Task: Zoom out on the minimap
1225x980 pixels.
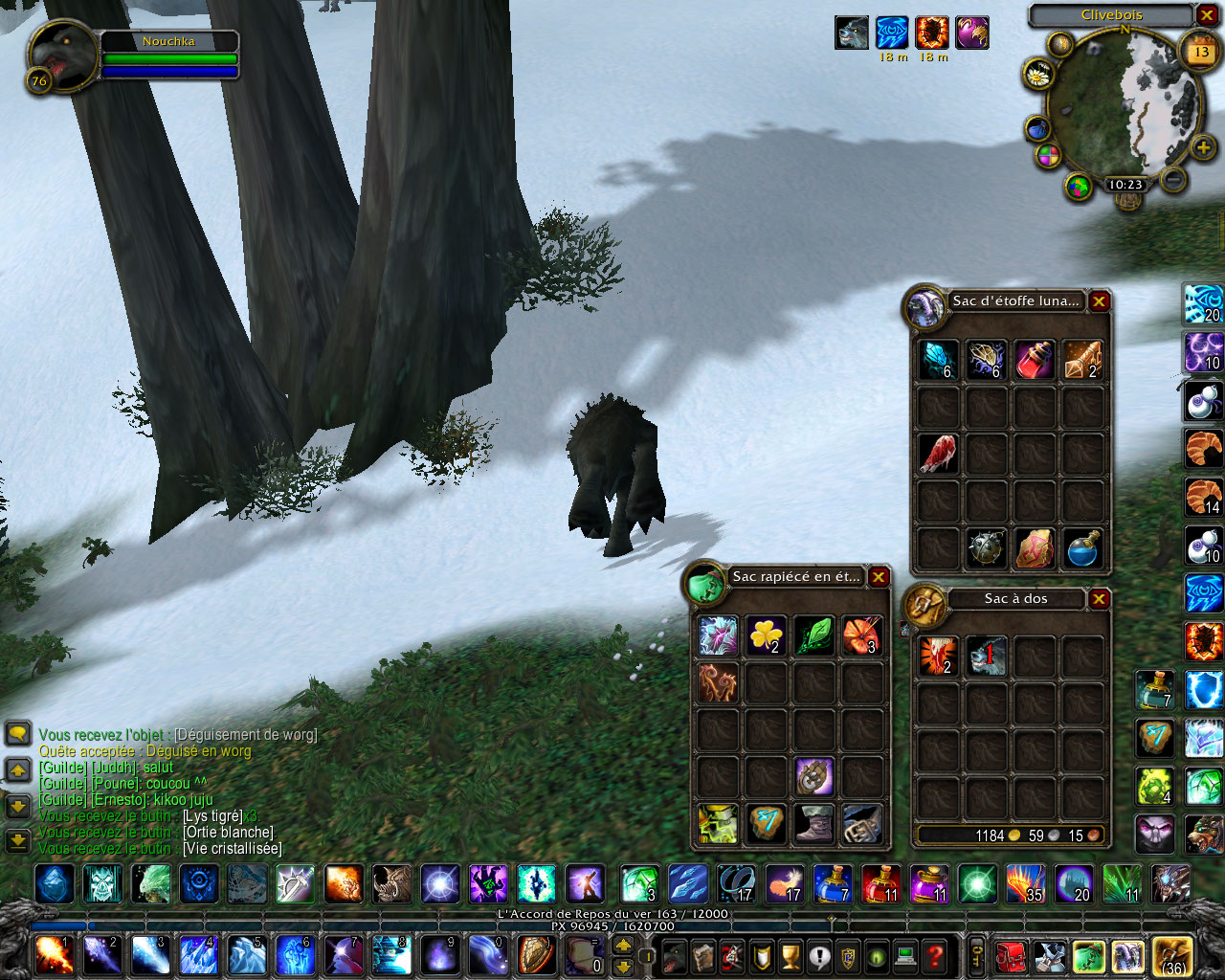Action: click(x=1172, y=179)
